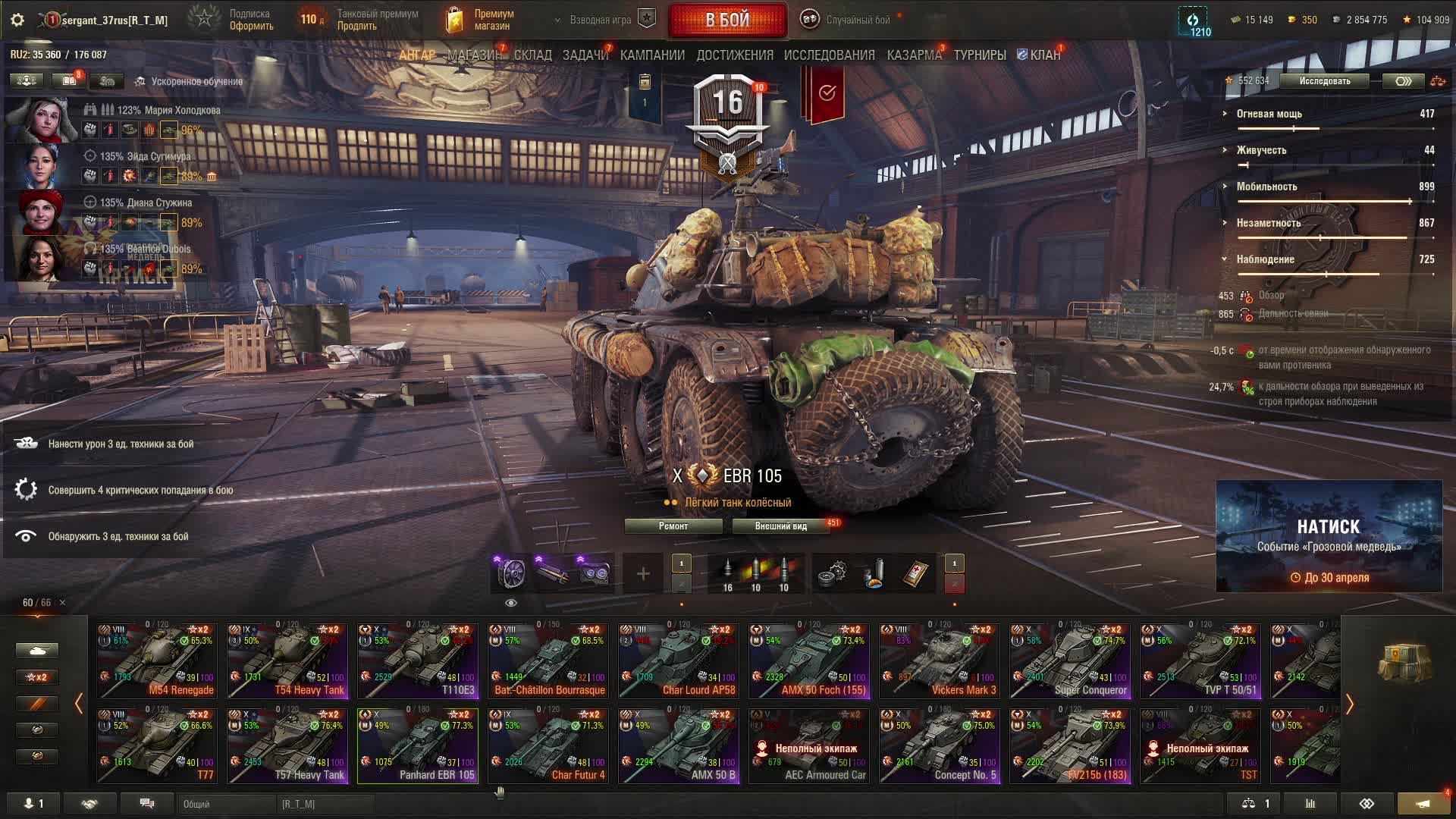Open the Случайный бой battle mode dropdown
The height and width of the screenshot is (819, 1456).
coord(848,20)
